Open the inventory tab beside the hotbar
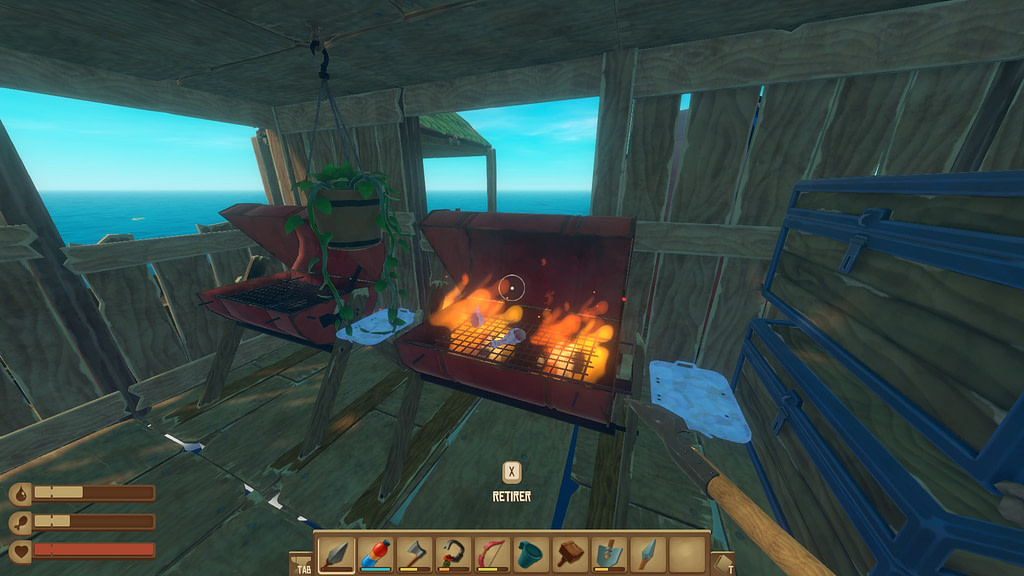The width and height of the screenshot is (1024, 576). pos(301,563)
